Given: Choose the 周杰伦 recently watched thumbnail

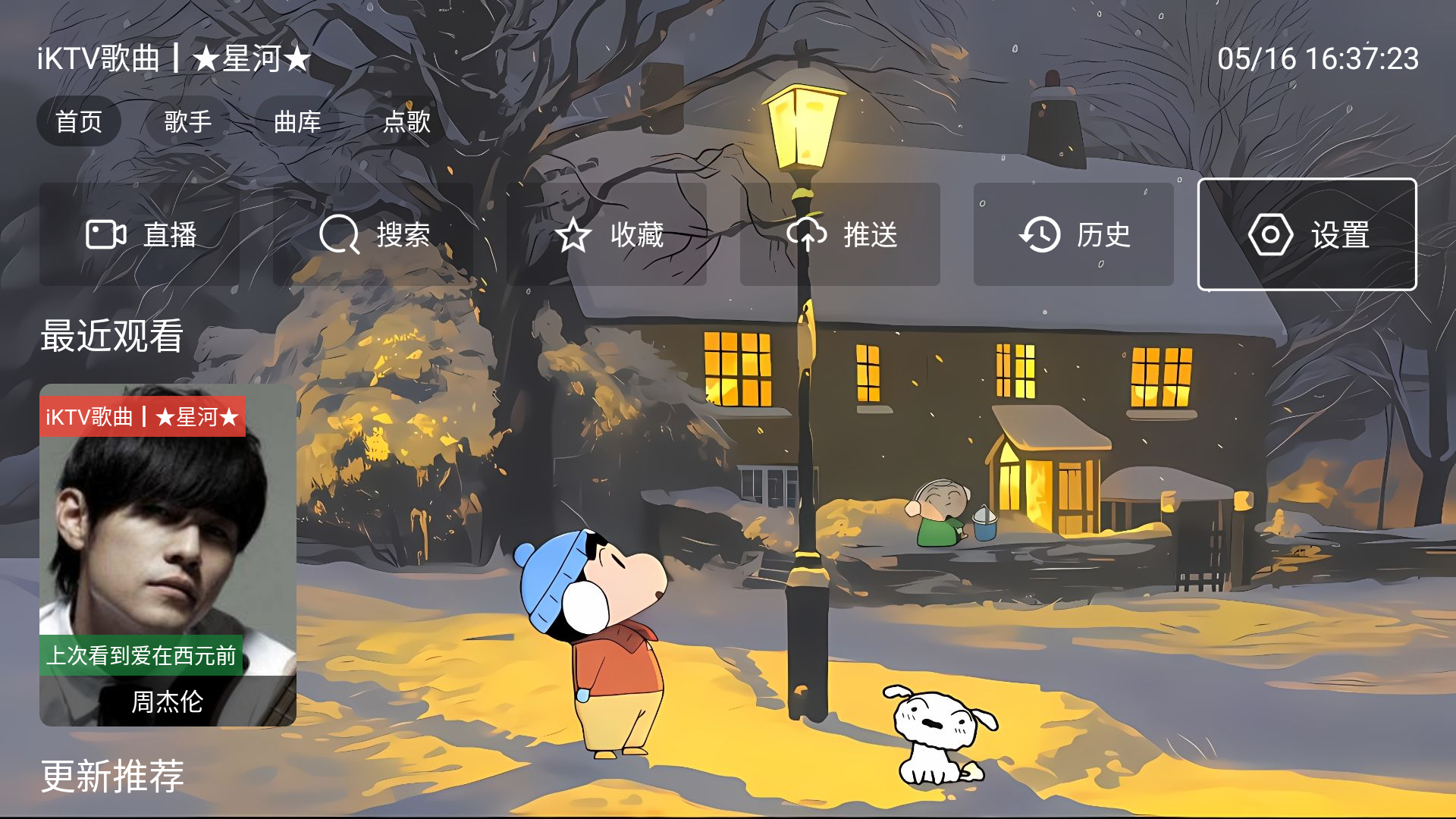Looking at the screenshot, I should coord(168,555).
